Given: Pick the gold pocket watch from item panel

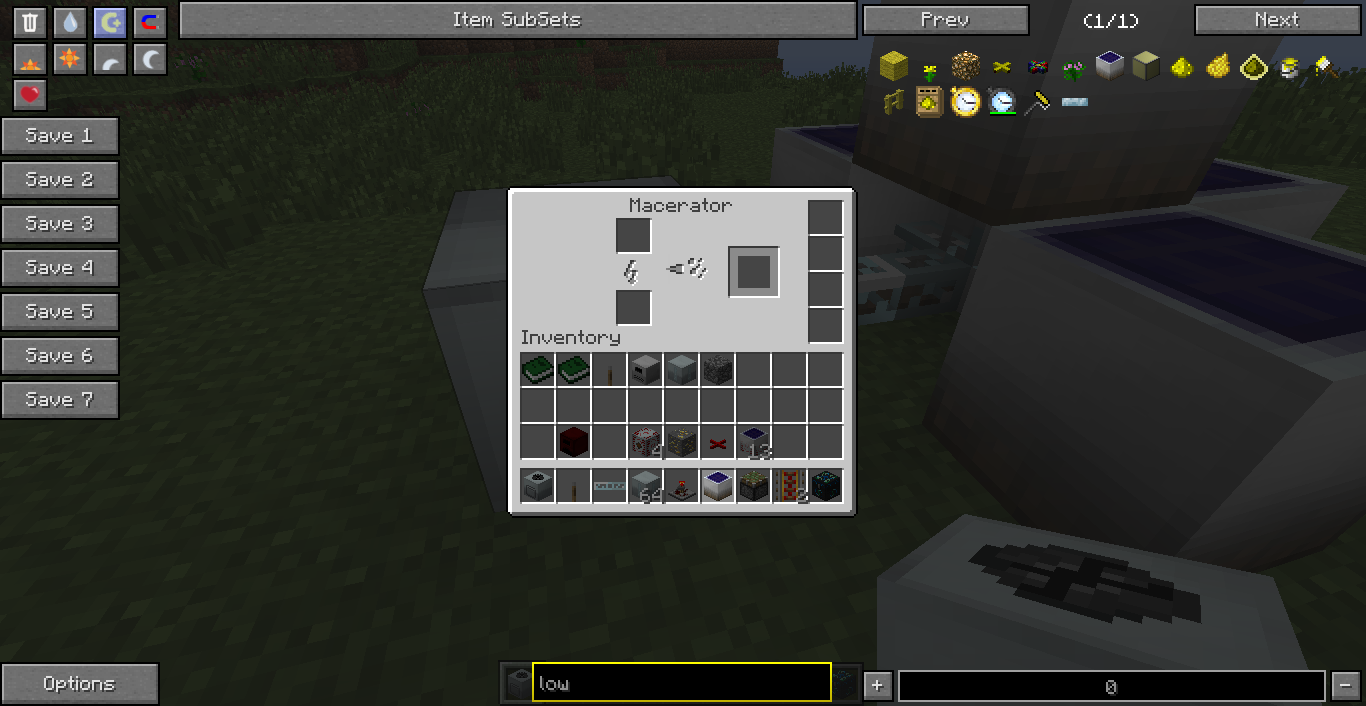Looking at the screenshot, I should coord(965,102).
